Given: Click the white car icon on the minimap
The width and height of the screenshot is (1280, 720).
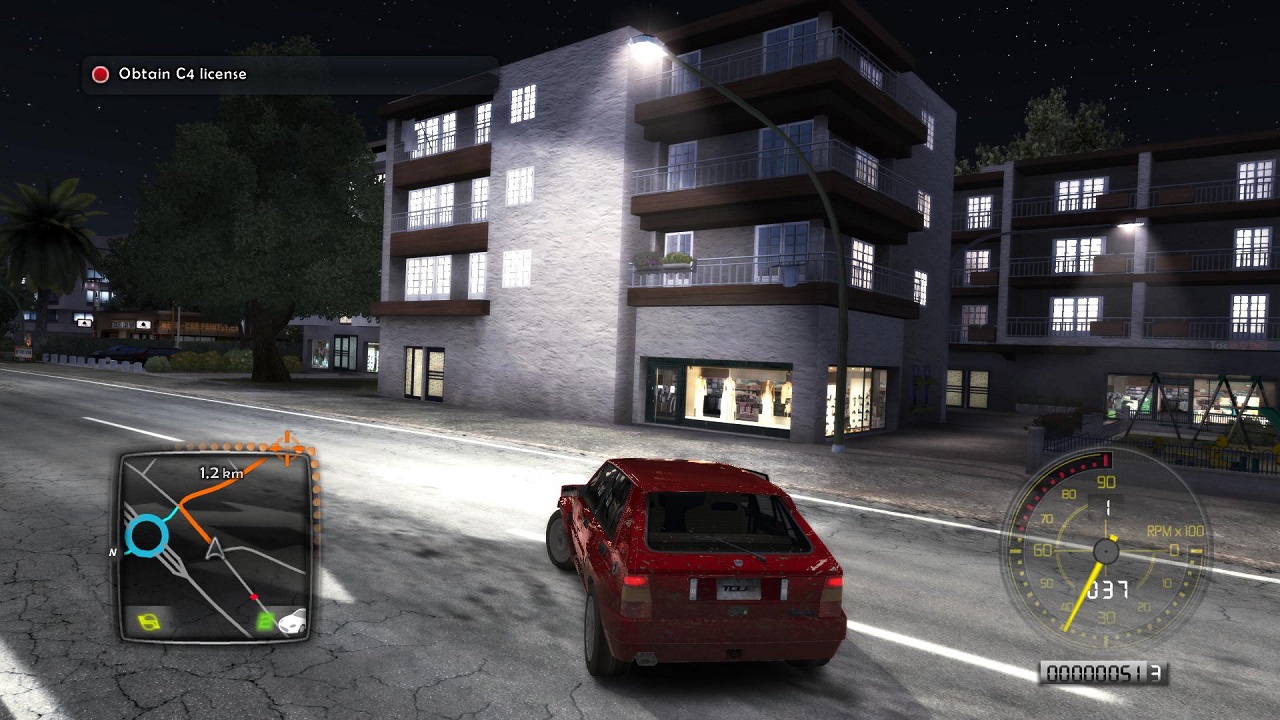Looking at the screenshot, I should [x=292, y=622].
